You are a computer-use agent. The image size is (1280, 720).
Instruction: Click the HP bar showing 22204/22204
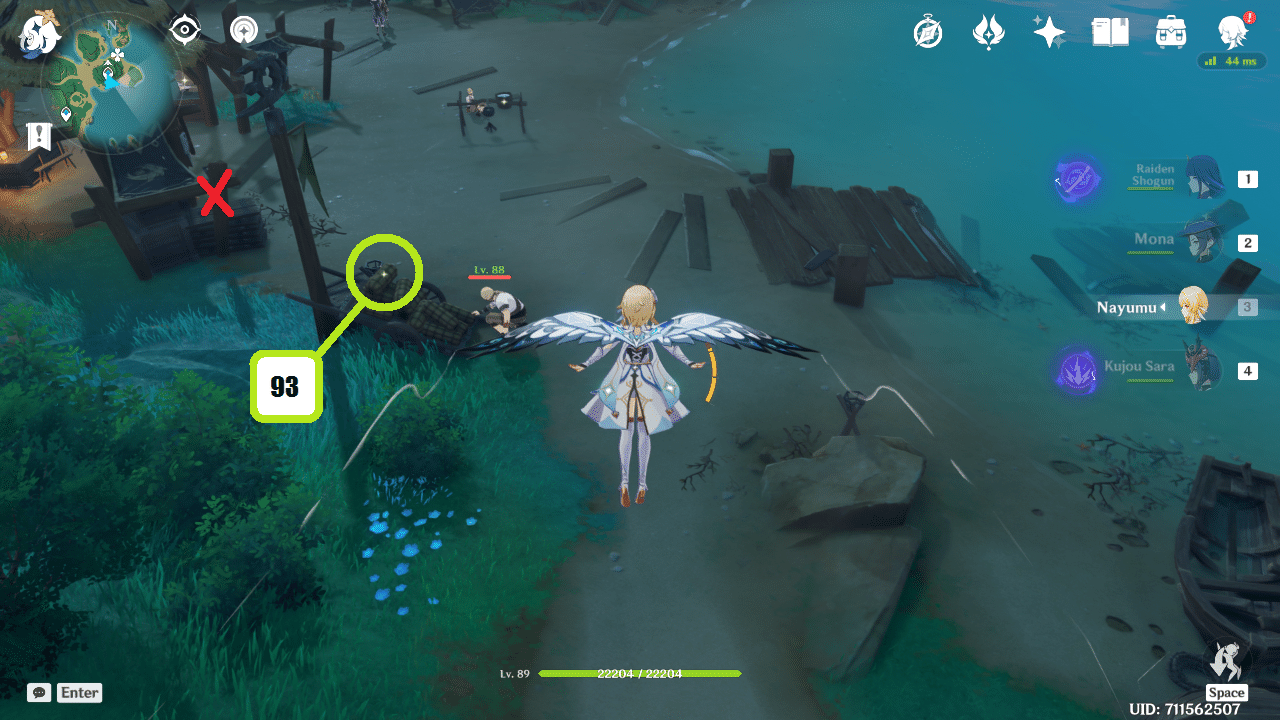point(640,674)
